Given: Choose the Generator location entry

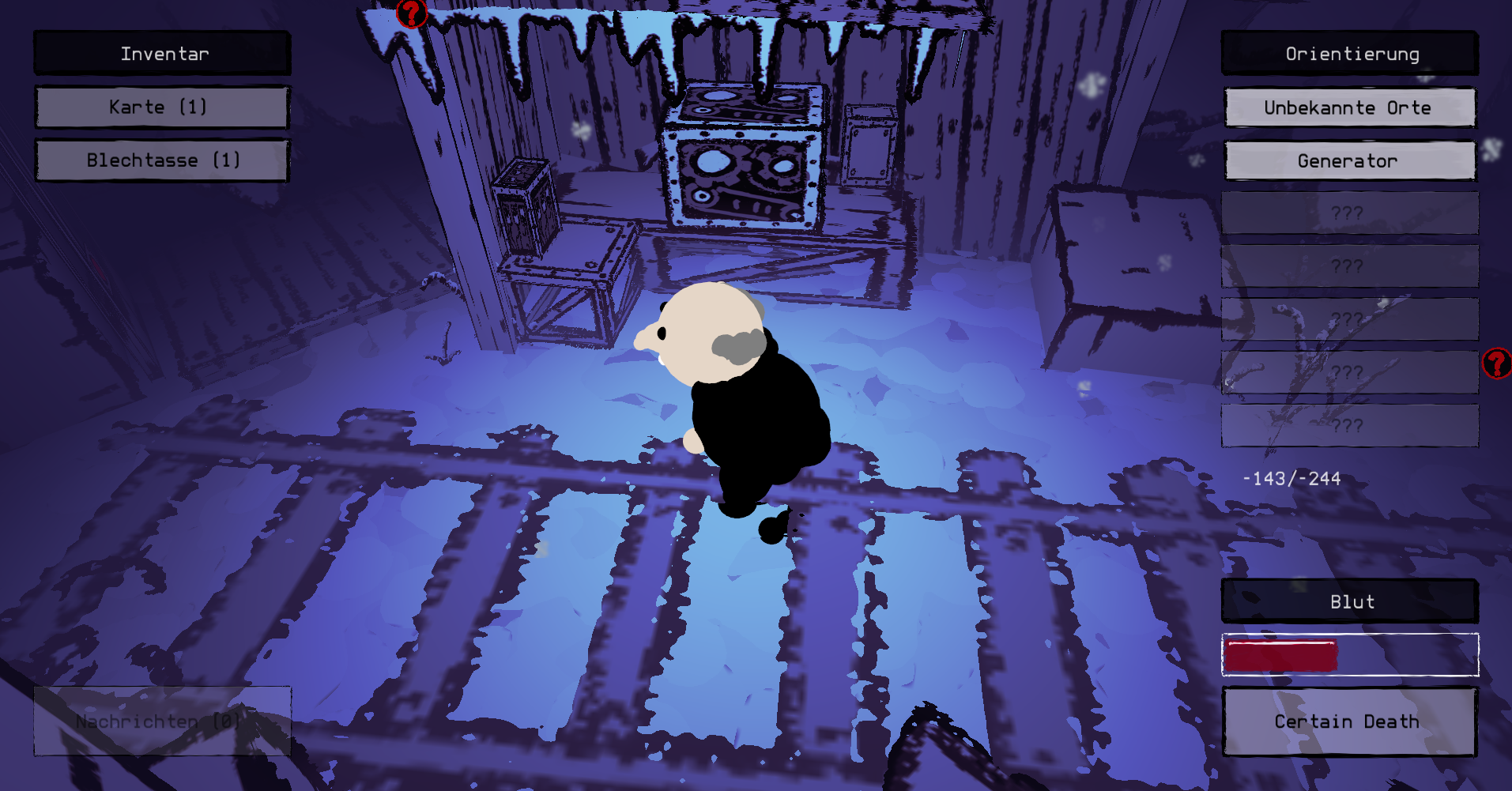Looking at the screenshot, I should [1350, 161].
